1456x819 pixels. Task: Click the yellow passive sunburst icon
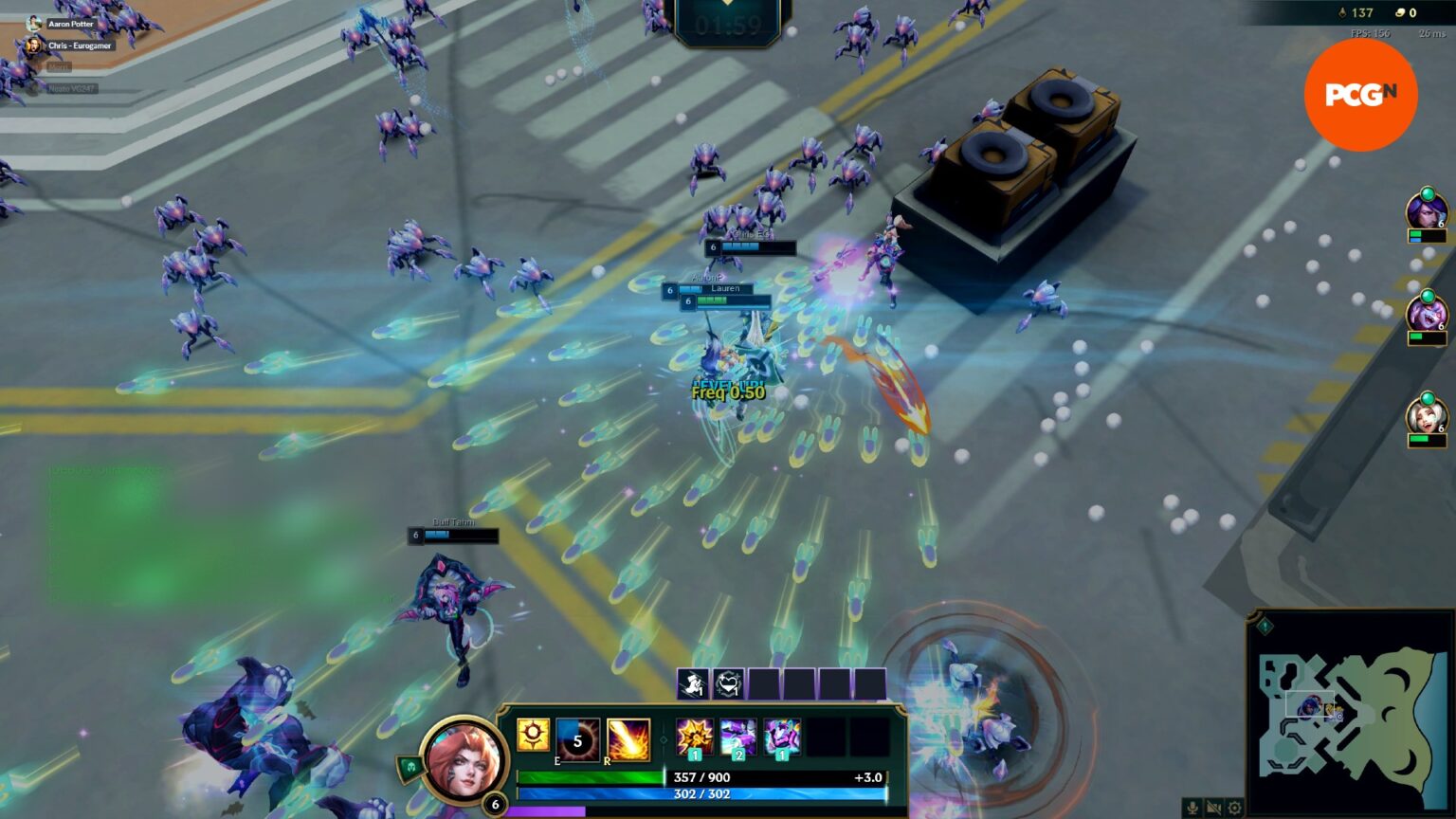(x=533, y=735)
